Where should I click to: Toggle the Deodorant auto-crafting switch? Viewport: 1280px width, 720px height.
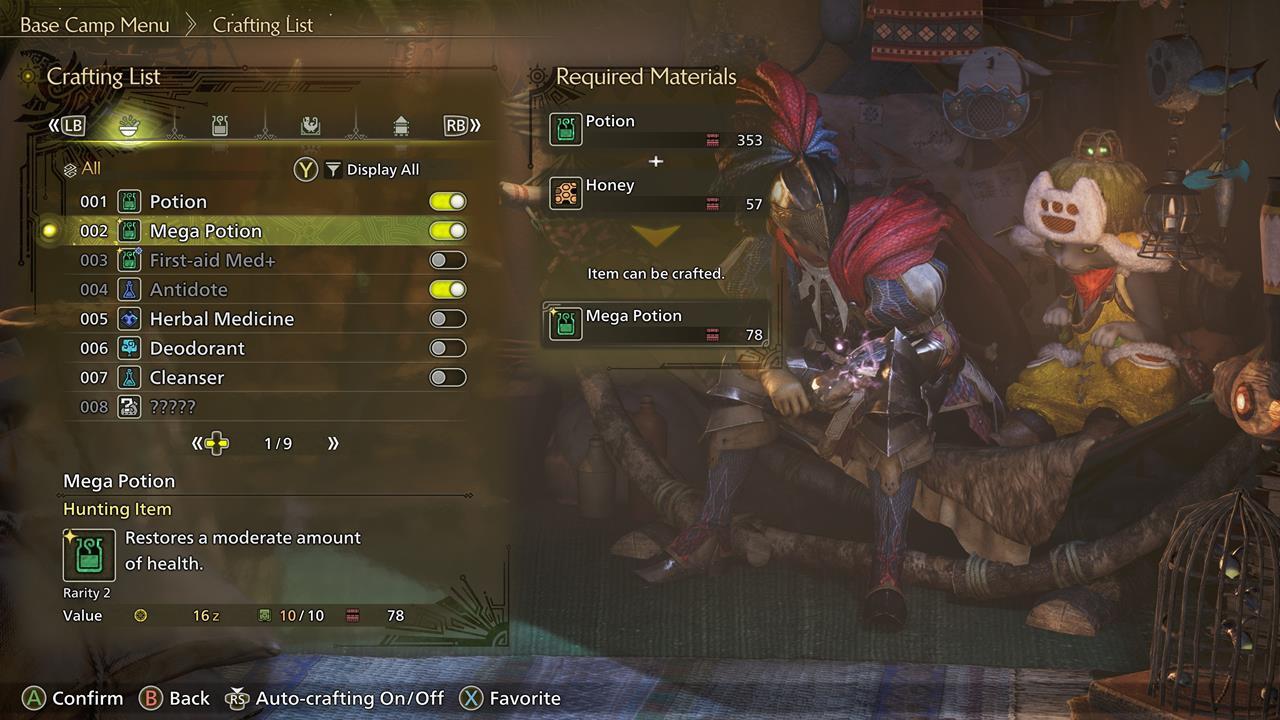click(447, 348)
